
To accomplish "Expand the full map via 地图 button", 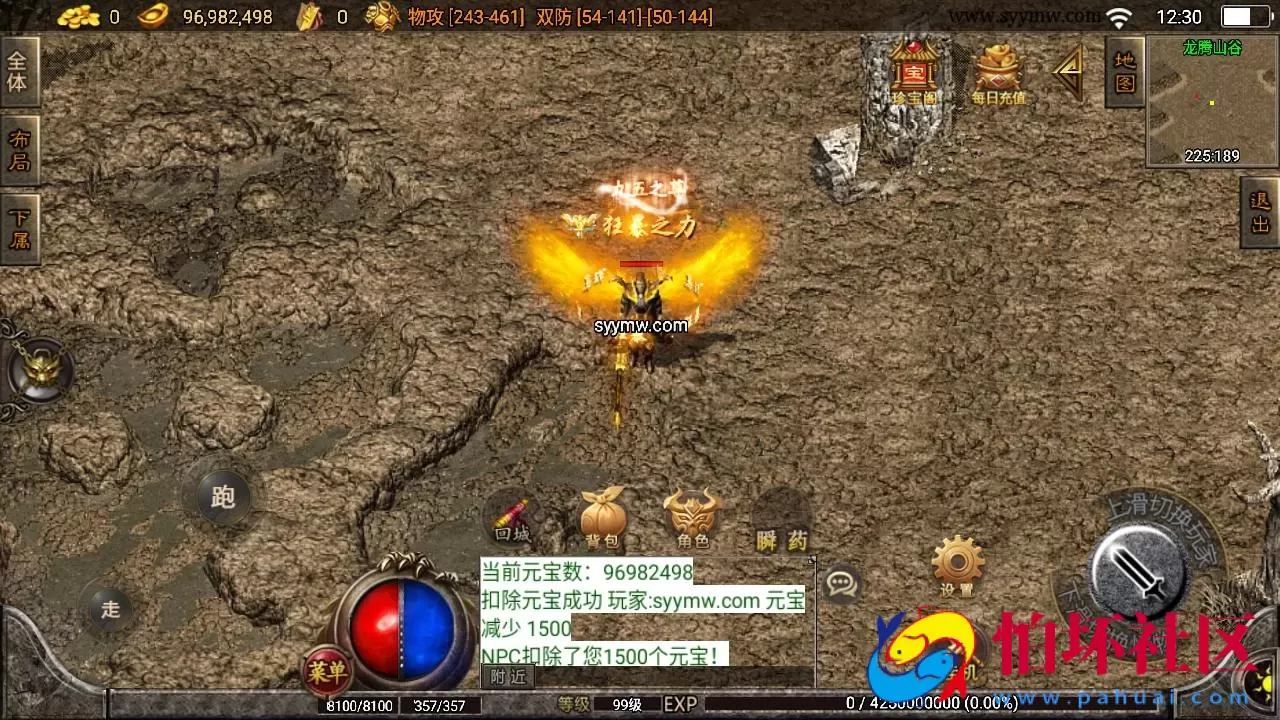I will tap(1122, 70).
